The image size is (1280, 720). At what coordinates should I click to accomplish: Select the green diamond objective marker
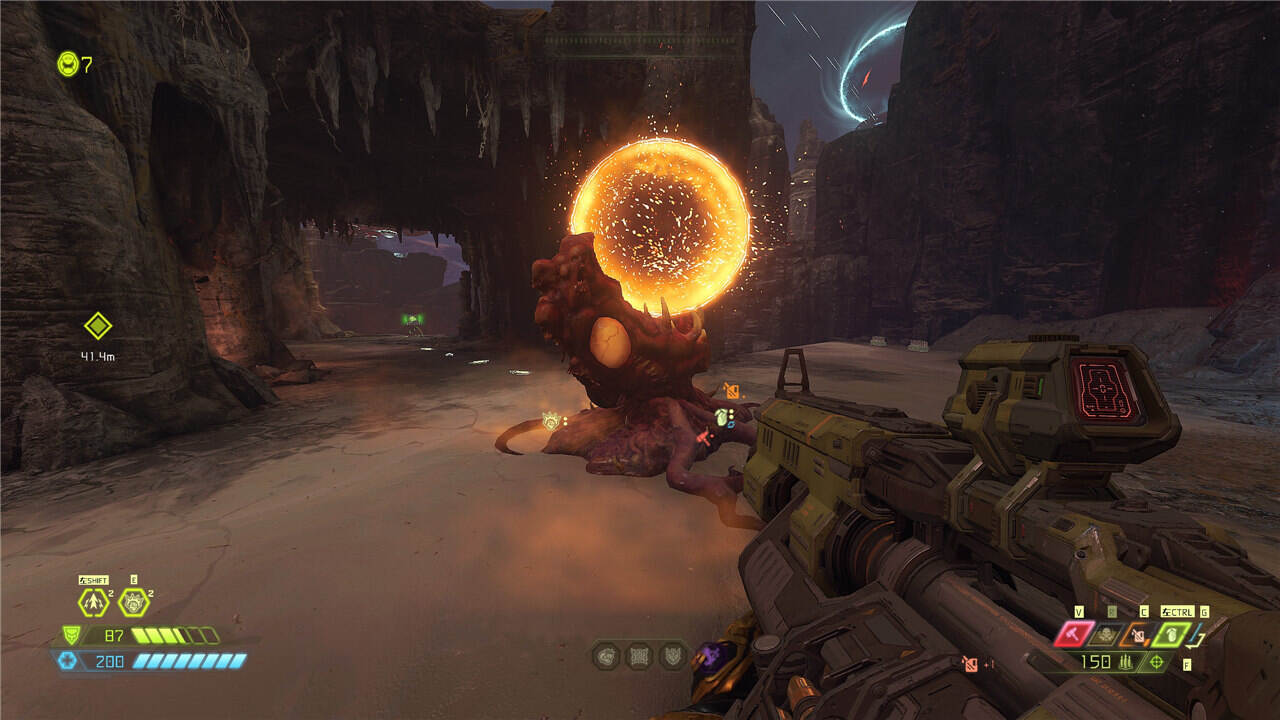click(x=97, y=326)
